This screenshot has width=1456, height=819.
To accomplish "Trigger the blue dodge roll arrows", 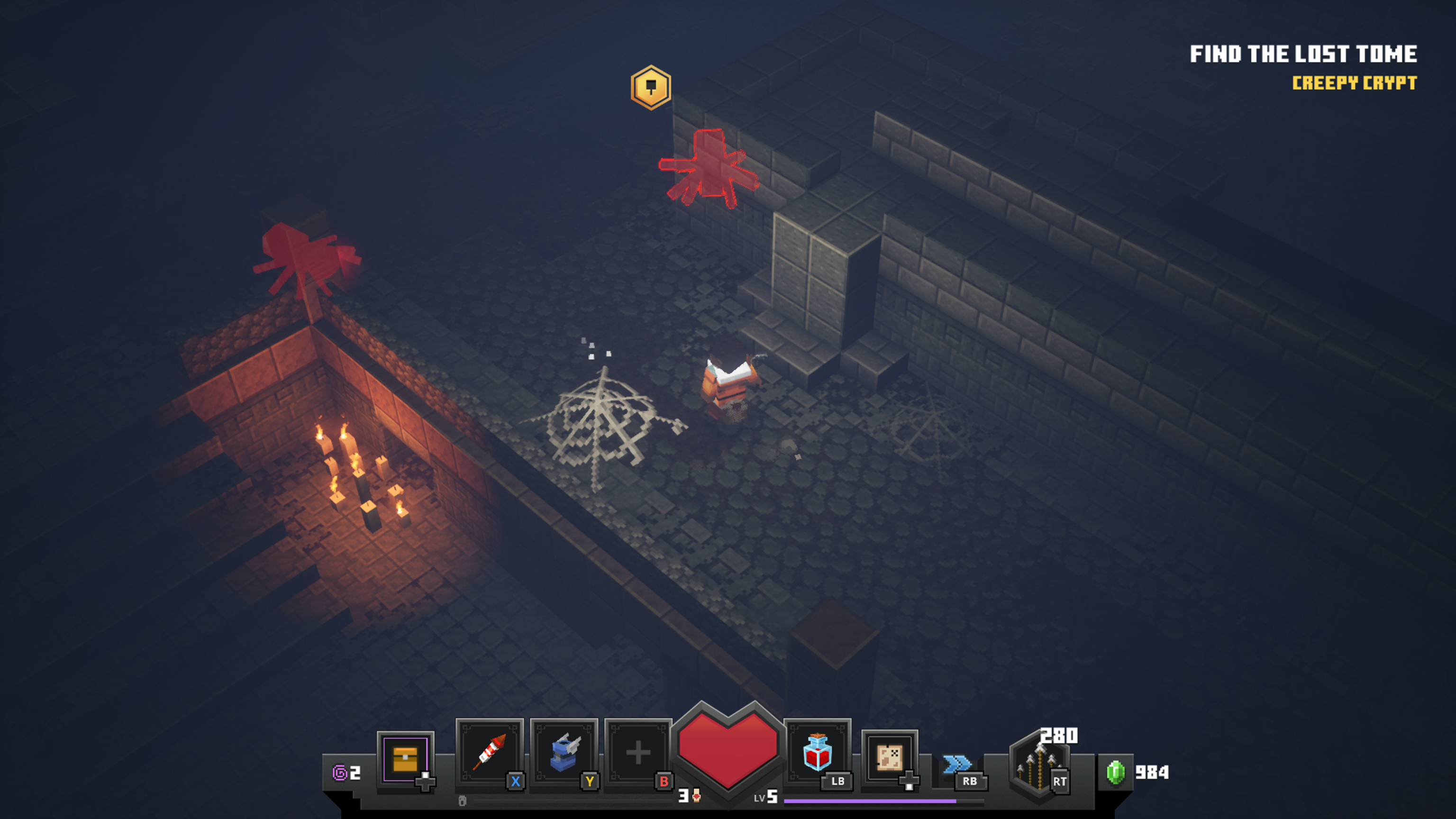I will pyautogui.click(x=957, y=764).
